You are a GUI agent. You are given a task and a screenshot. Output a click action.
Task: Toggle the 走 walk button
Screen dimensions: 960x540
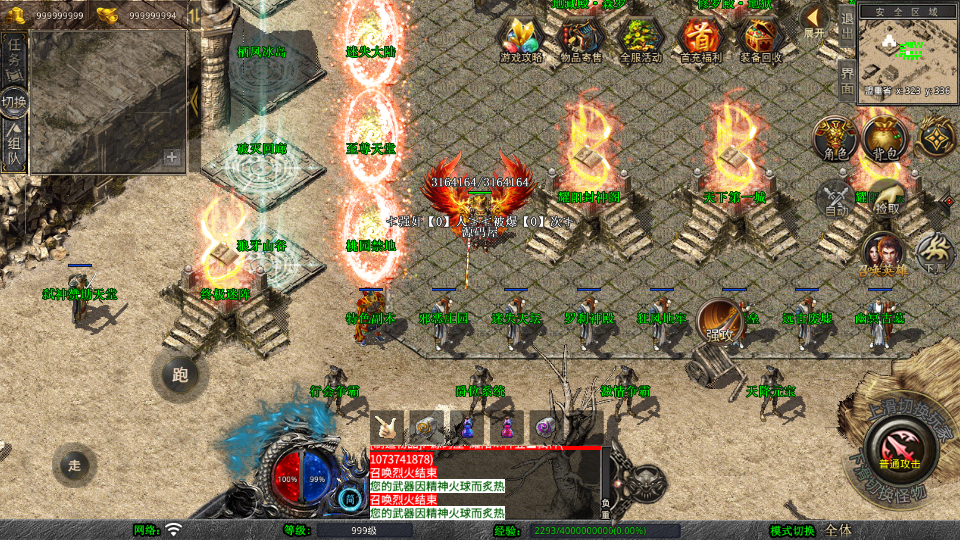[x=75, y=464]
